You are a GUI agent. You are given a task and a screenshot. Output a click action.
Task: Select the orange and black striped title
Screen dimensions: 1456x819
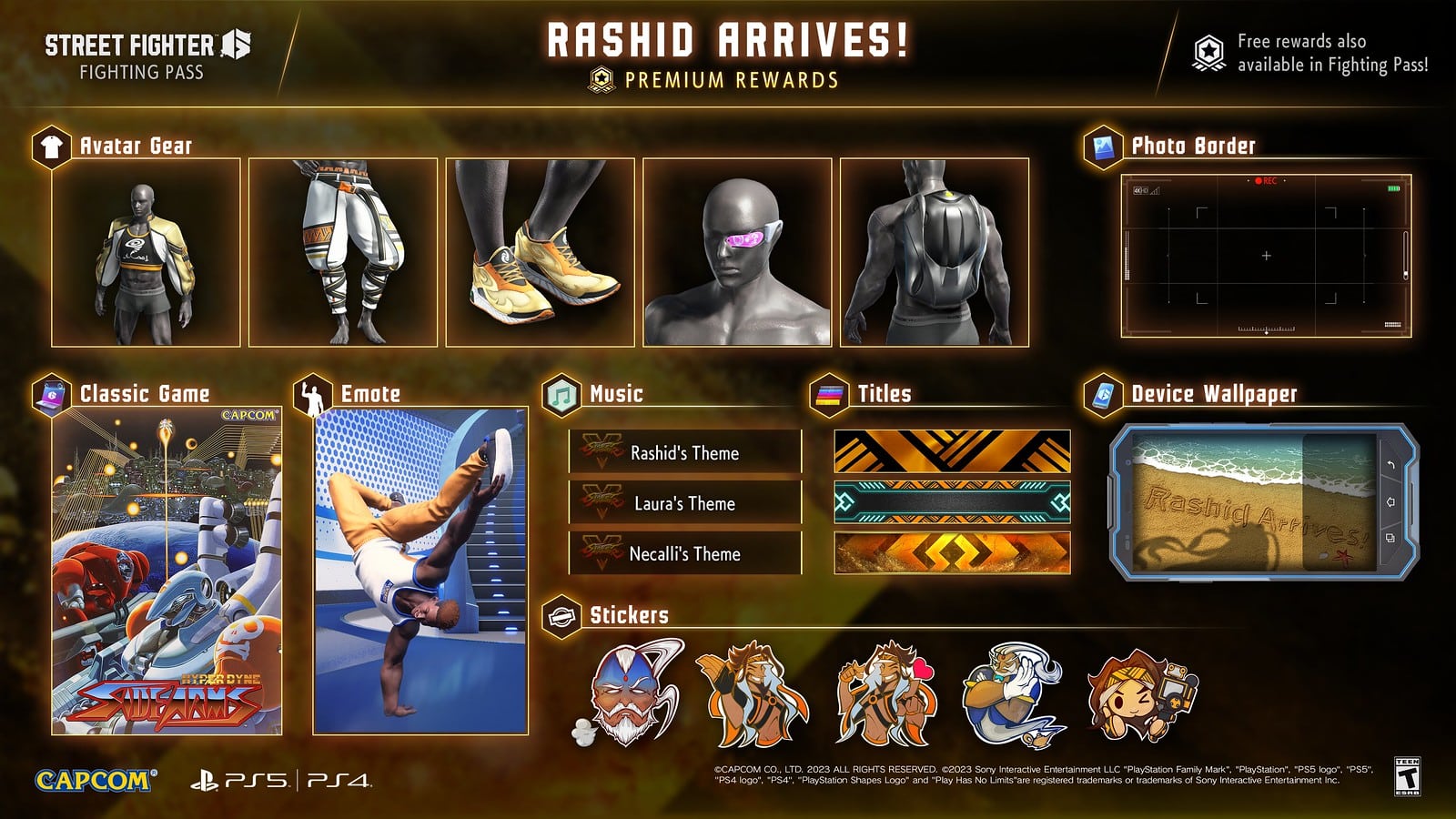pyautogui.click(x=952, y=451)
